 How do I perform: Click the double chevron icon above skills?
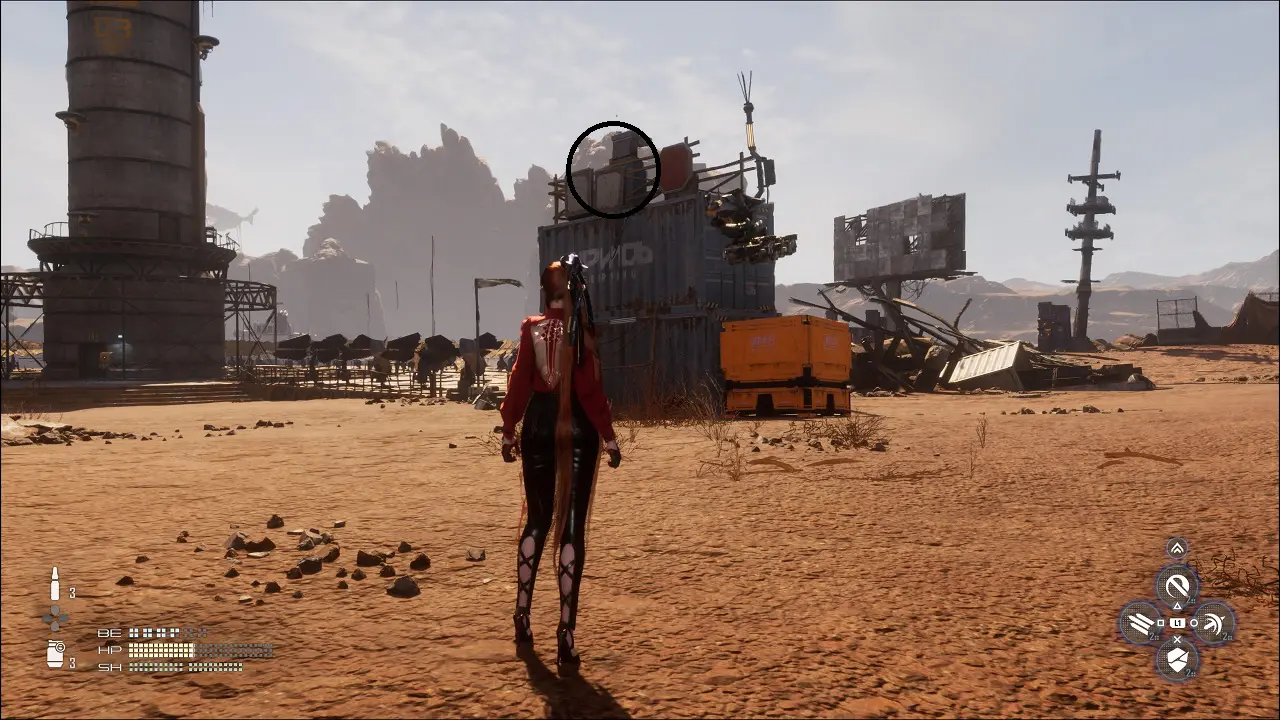tap(1177, 548)
